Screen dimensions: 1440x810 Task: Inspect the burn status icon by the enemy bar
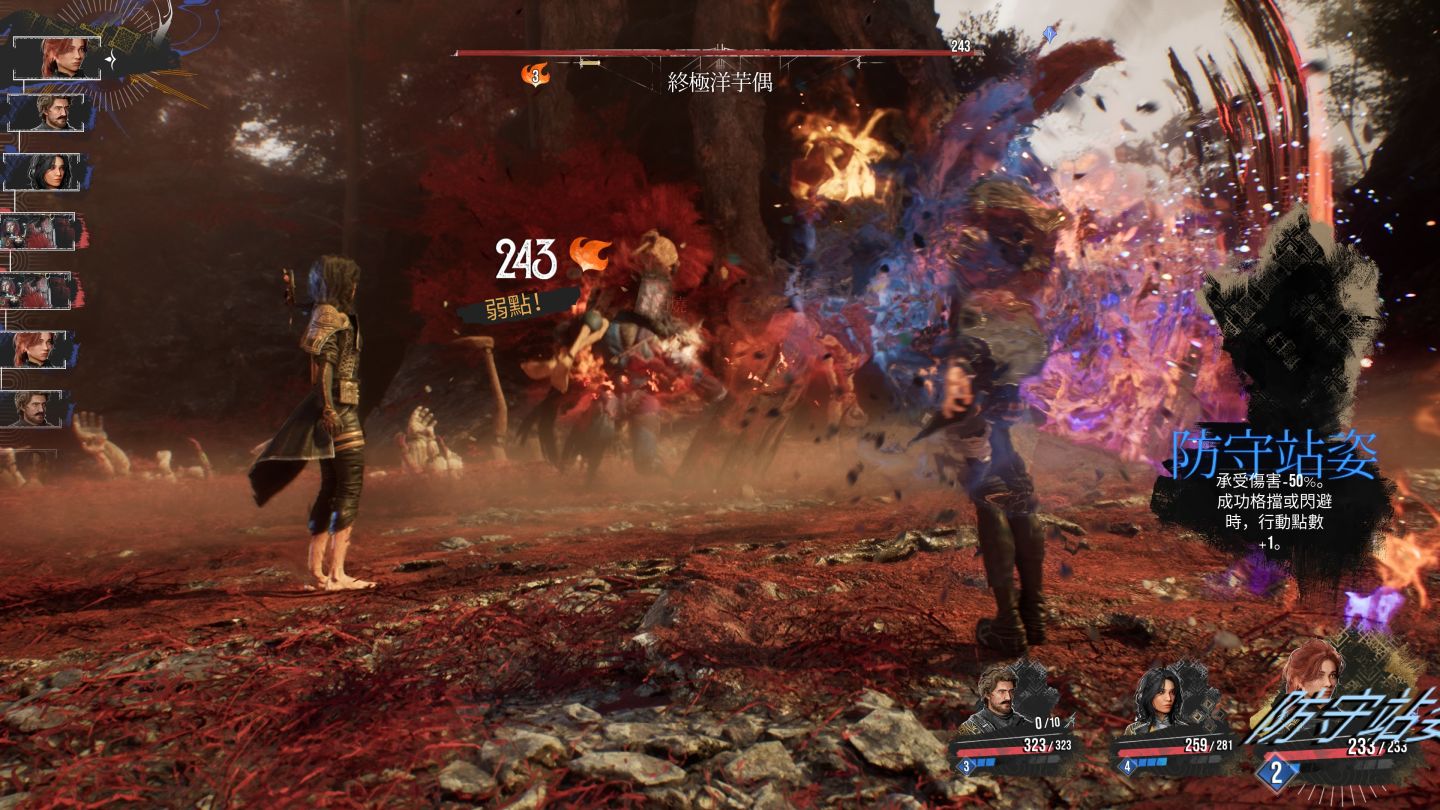tap(537, 74)
